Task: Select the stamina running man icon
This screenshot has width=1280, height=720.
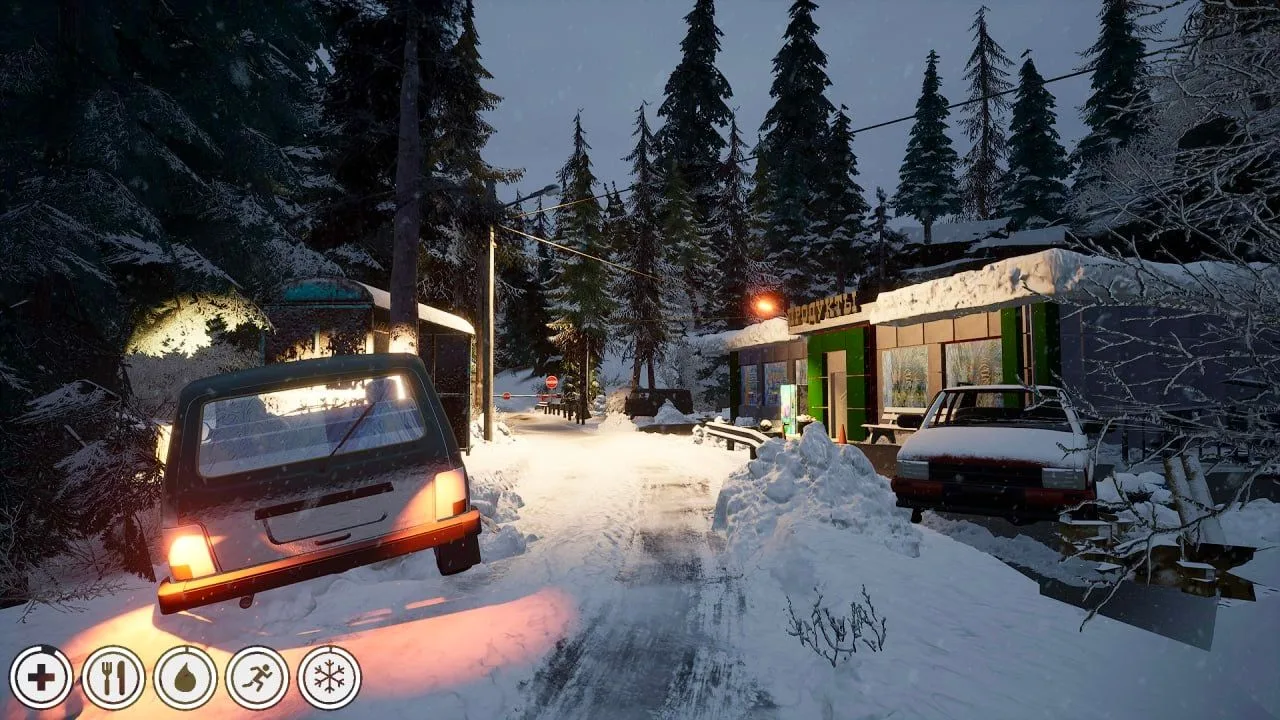Action: pos(257,677)
